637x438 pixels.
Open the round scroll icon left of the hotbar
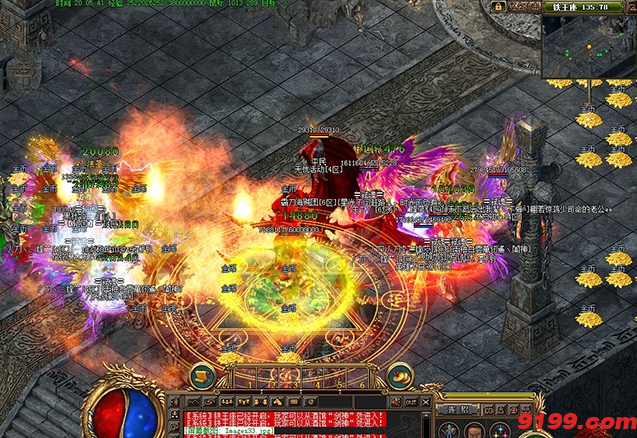tap(201, 376)
